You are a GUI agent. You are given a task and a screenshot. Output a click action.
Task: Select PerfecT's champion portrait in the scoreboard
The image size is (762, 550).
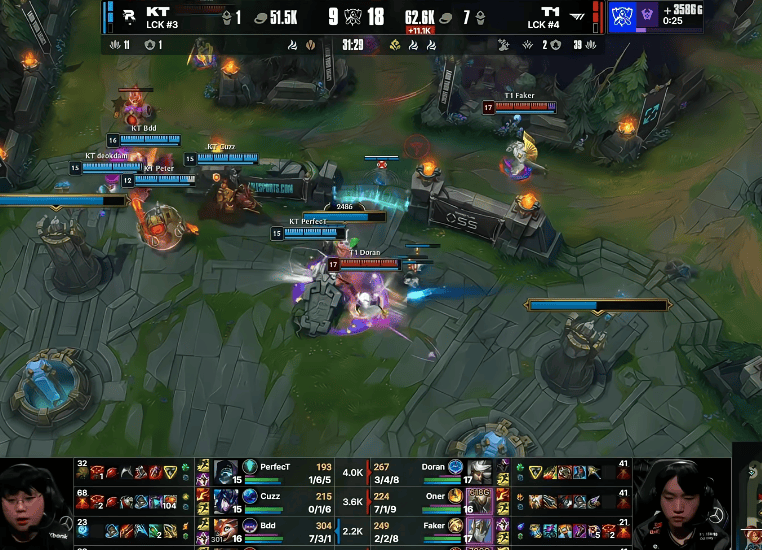coord(226,472)
